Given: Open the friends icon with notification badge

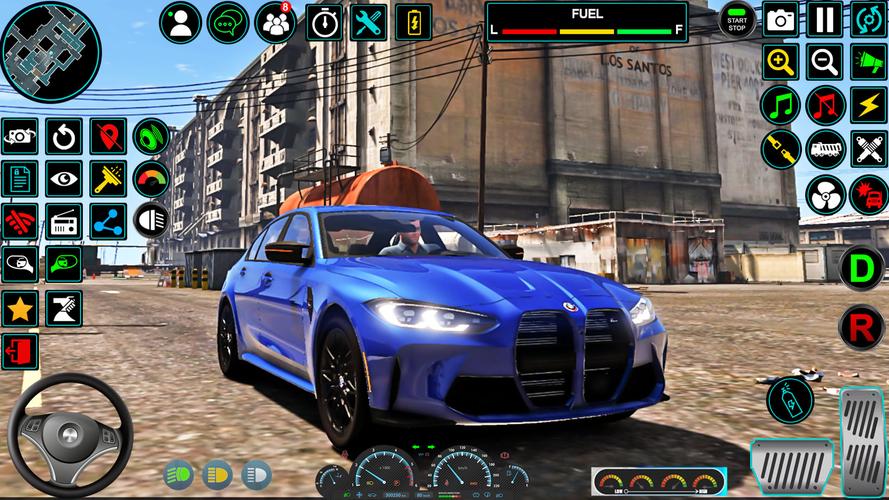Looking at the screenshot, I should (275, 22).
